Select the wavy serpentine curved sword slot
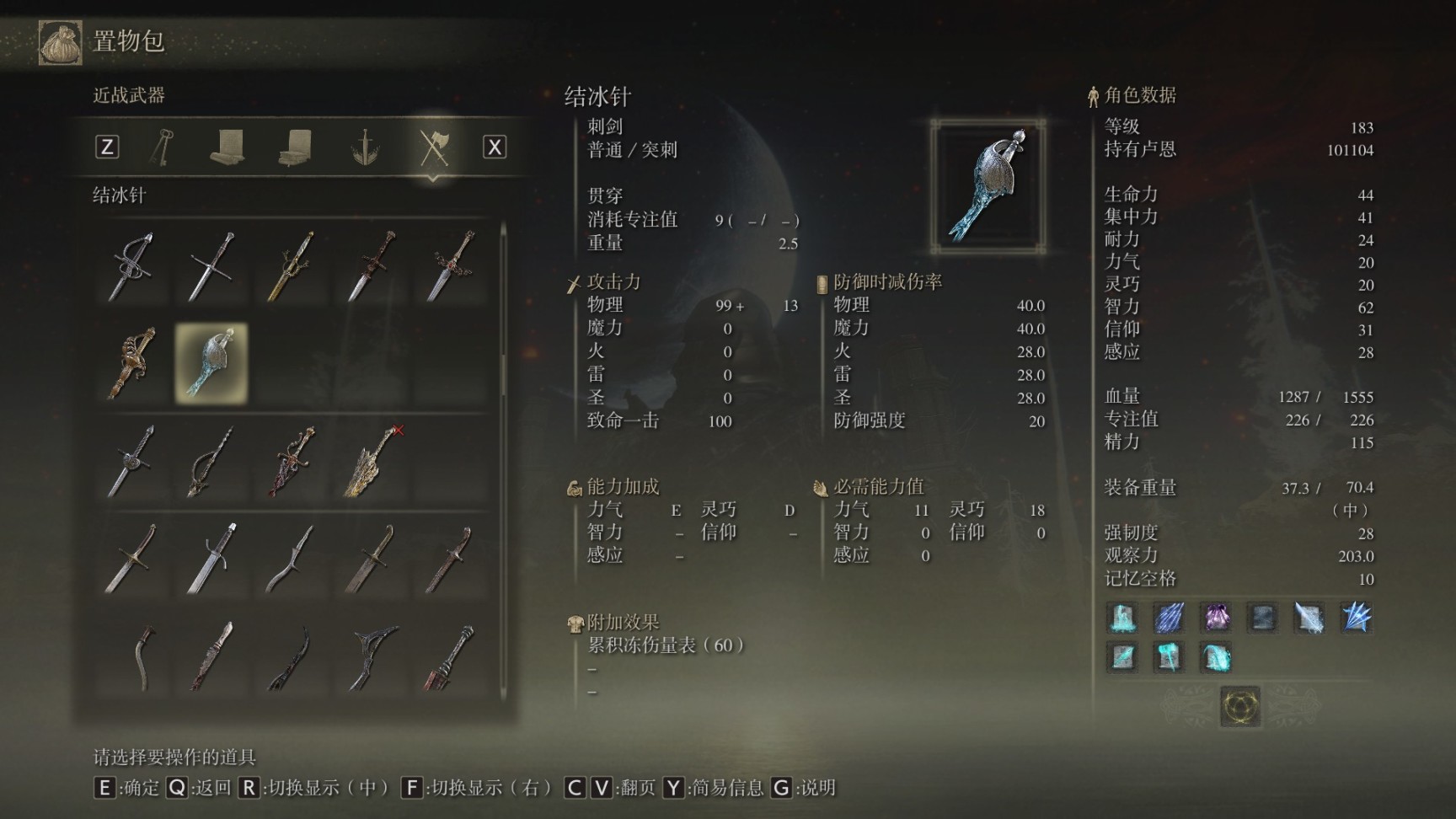Viewport: 1456px width, 819px height. tap(292, 558)
